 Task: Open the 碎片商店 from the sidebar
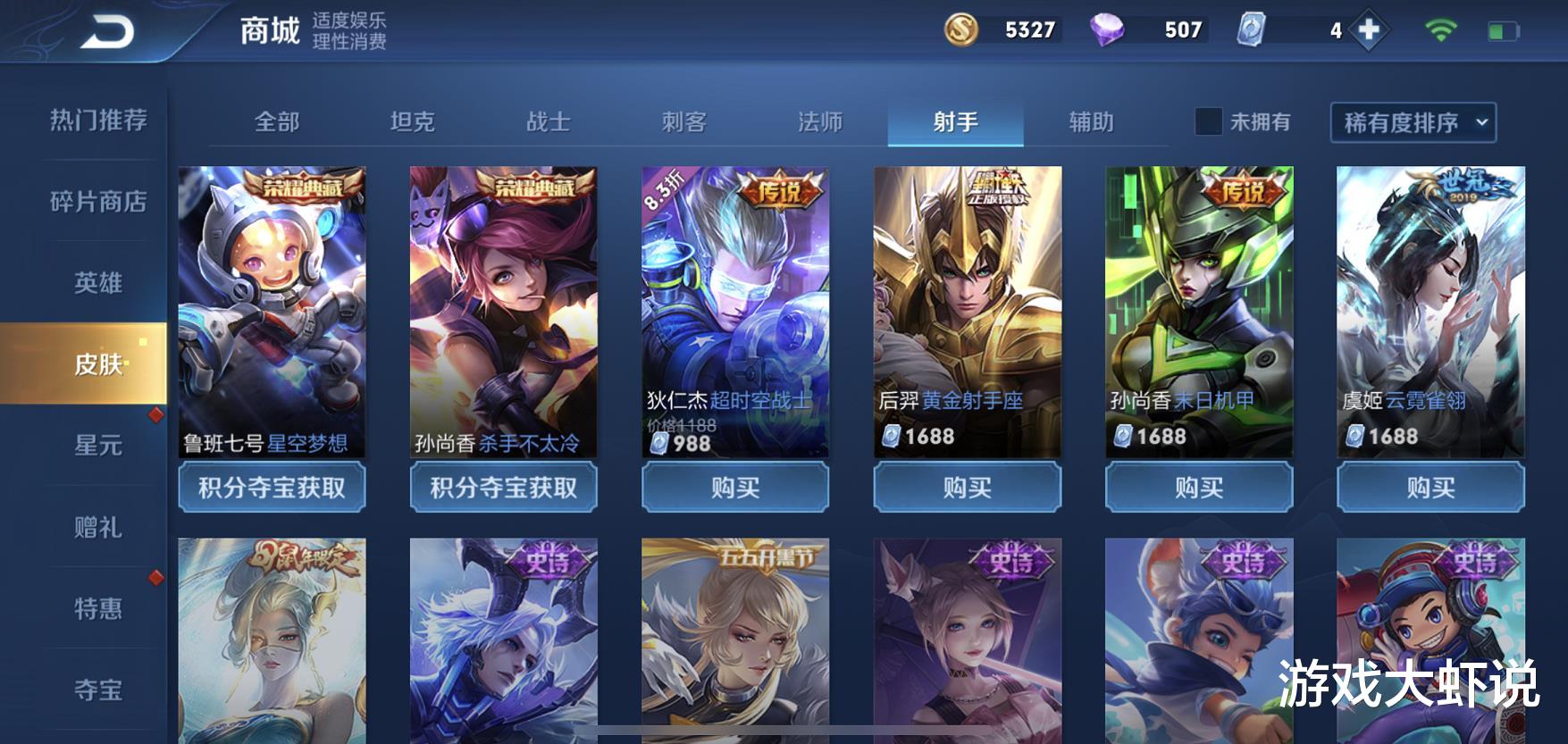click(99, 202)
